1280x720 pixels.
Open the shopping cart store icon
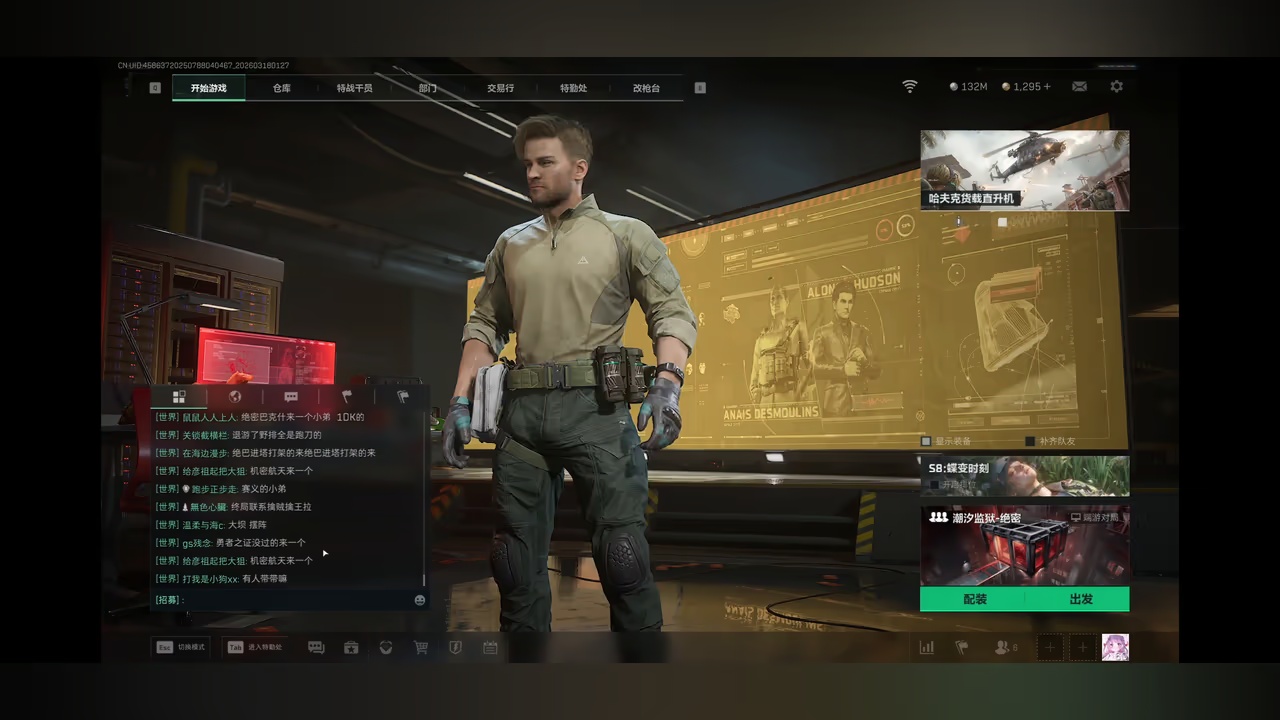[421, 648]
